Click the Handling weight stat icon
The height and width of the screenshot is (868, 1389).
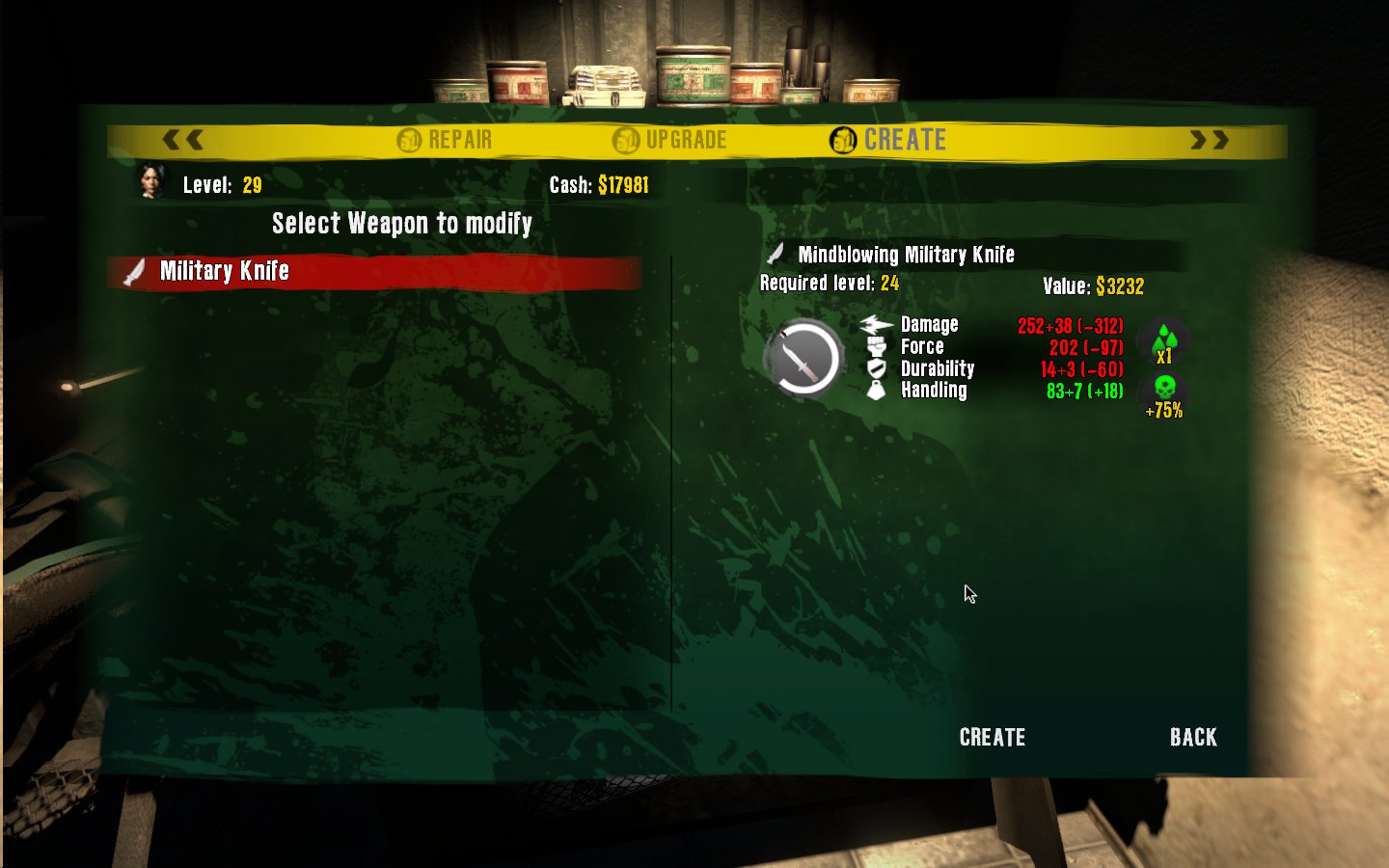(x=876, y=390)
